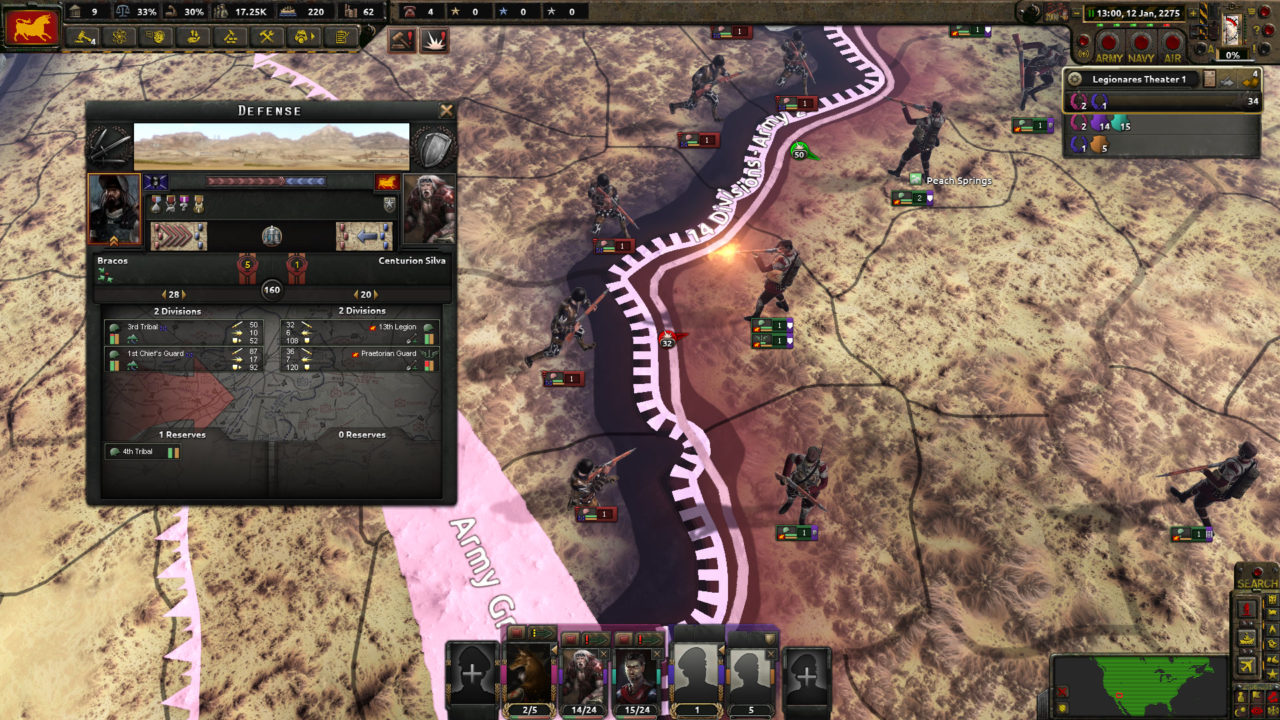Click the question mark help button

(1255, 29)
